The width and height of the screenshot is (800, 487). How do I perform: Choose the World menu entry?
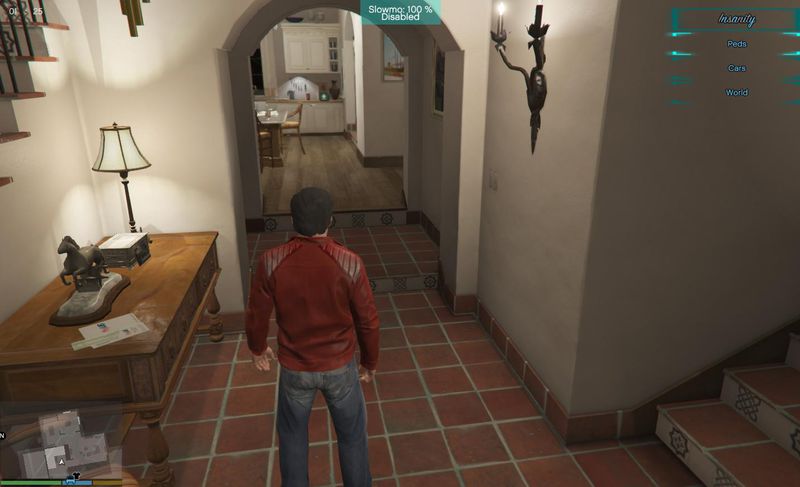736,93
